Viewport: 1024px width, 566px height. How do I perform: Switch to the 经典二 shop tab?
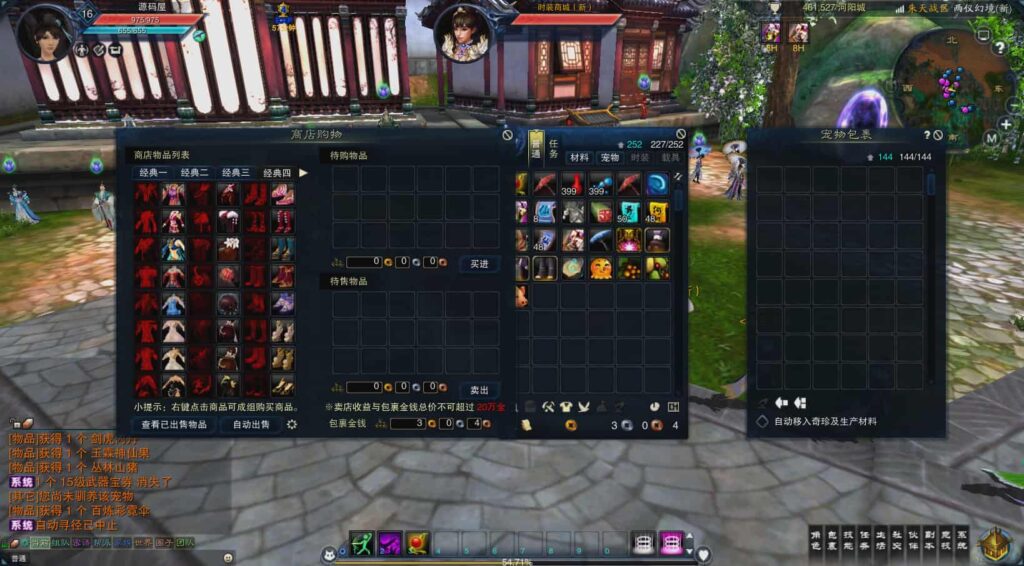pos(194,173)
